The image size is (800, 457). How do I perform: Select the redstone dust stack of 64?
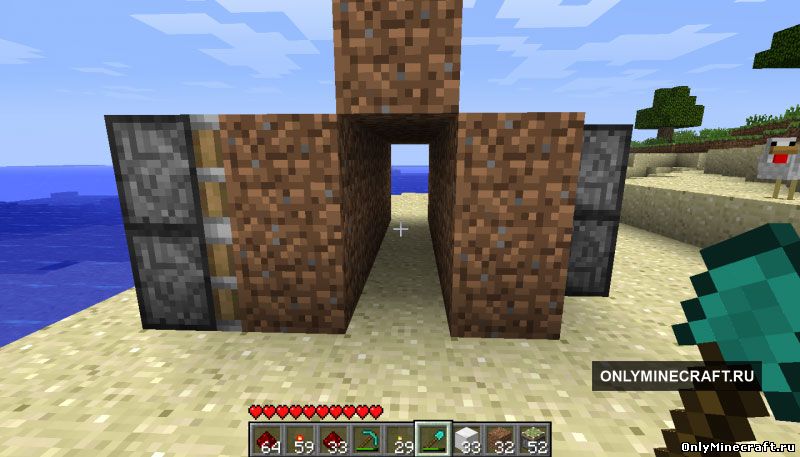click(x=264, y=436)
